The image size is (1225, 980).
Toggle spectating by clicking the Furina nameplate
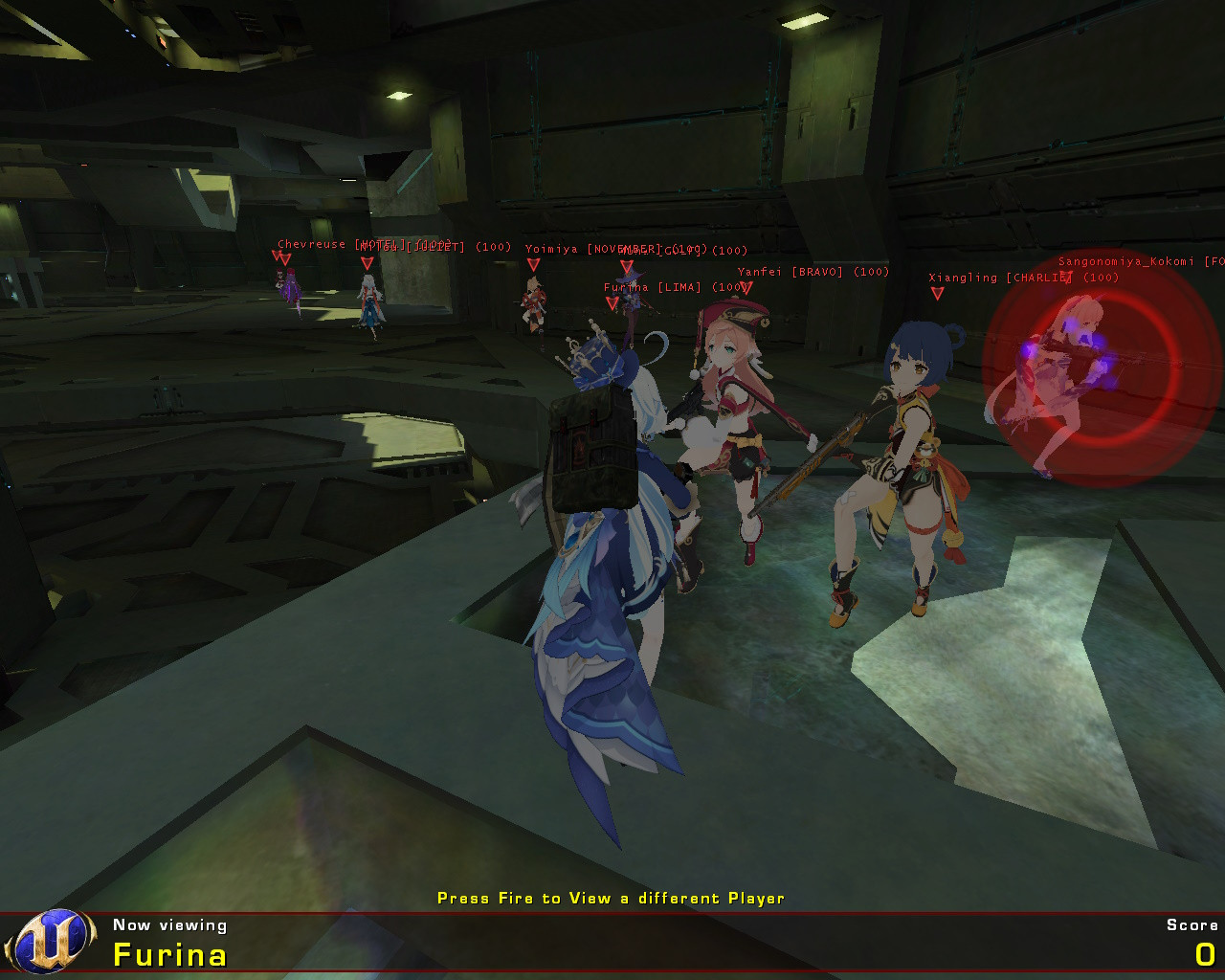pyautogui.click(x=169, y=953)
